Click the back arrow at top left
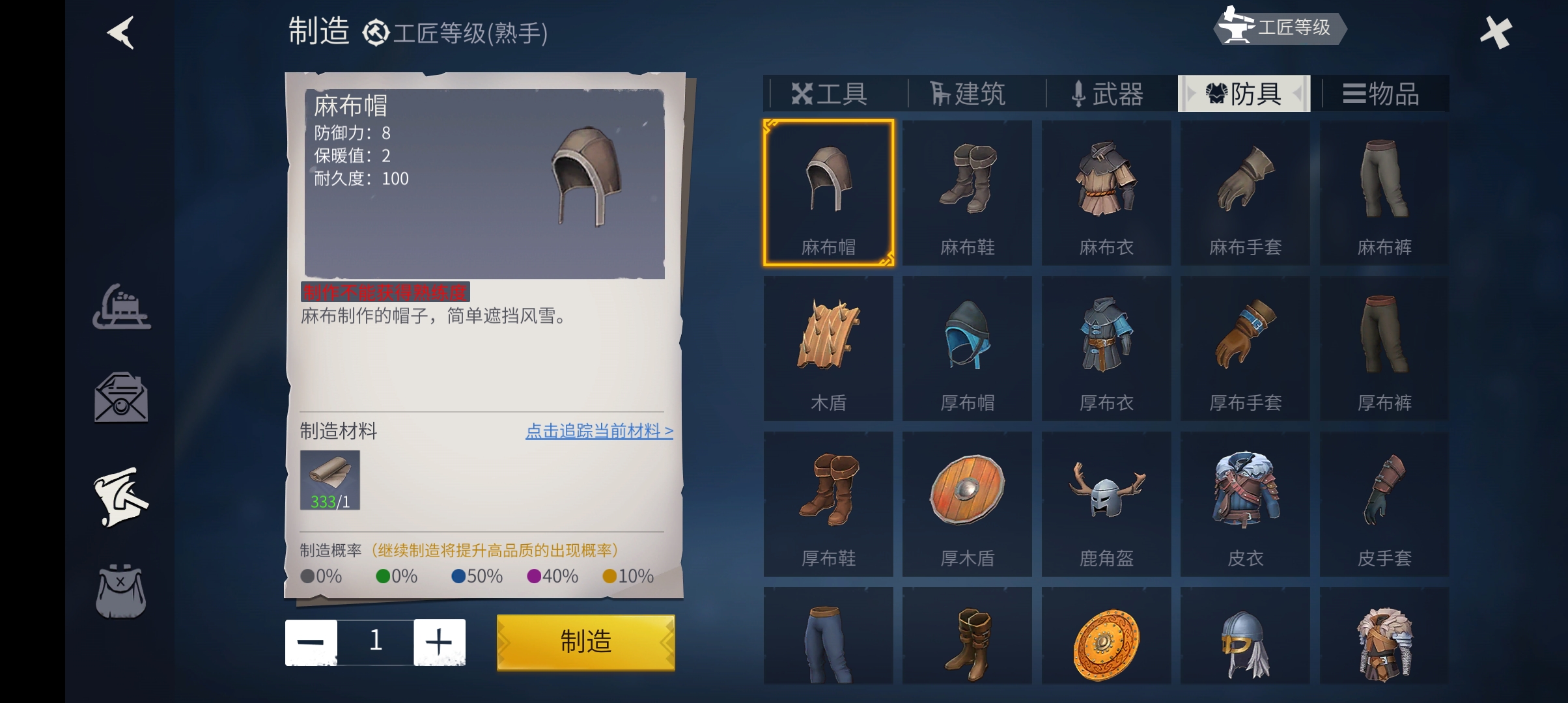 (120, 33)
